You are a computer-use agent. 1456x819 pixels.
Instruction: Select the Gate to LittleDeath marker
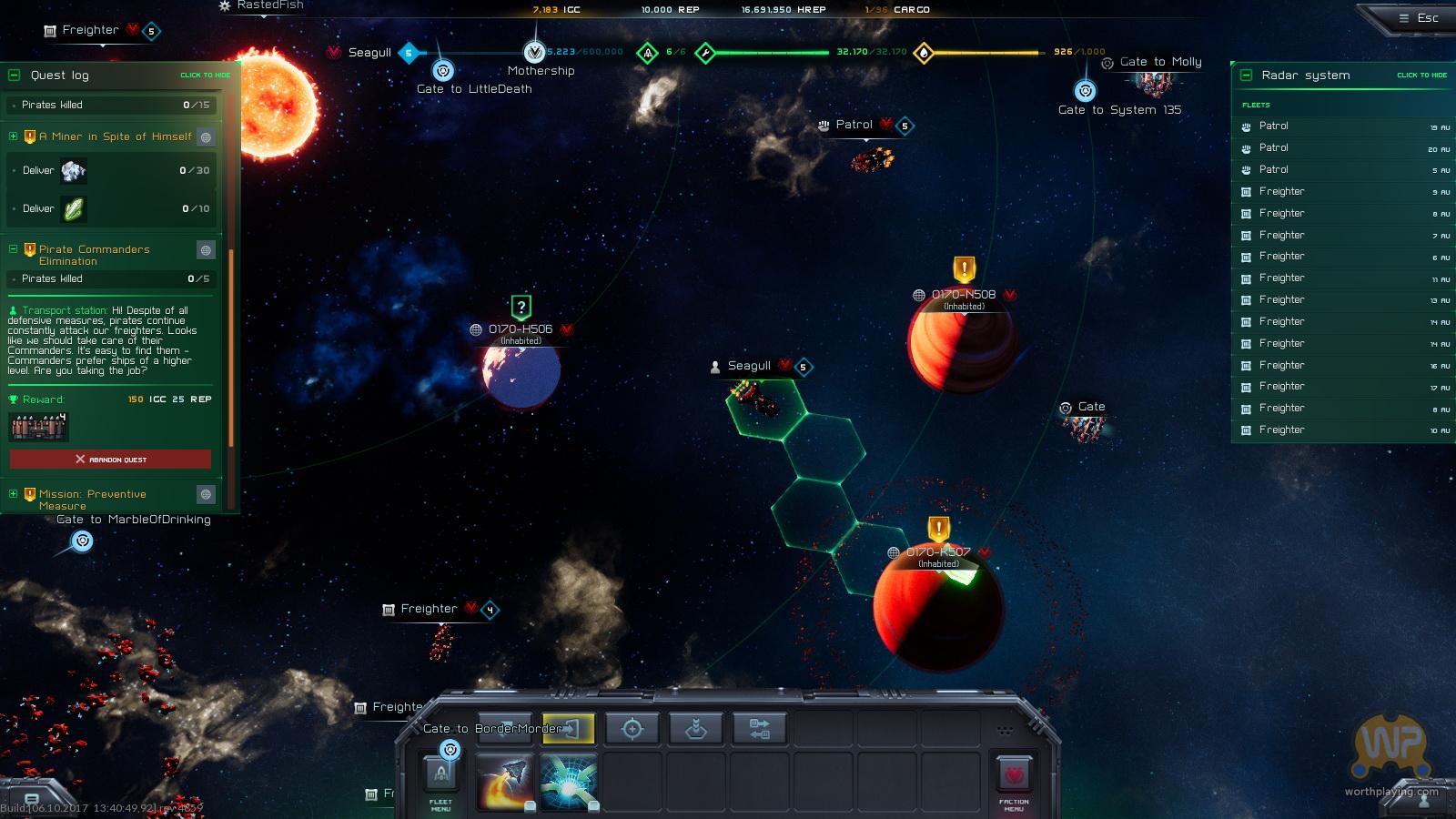[443, 71]
